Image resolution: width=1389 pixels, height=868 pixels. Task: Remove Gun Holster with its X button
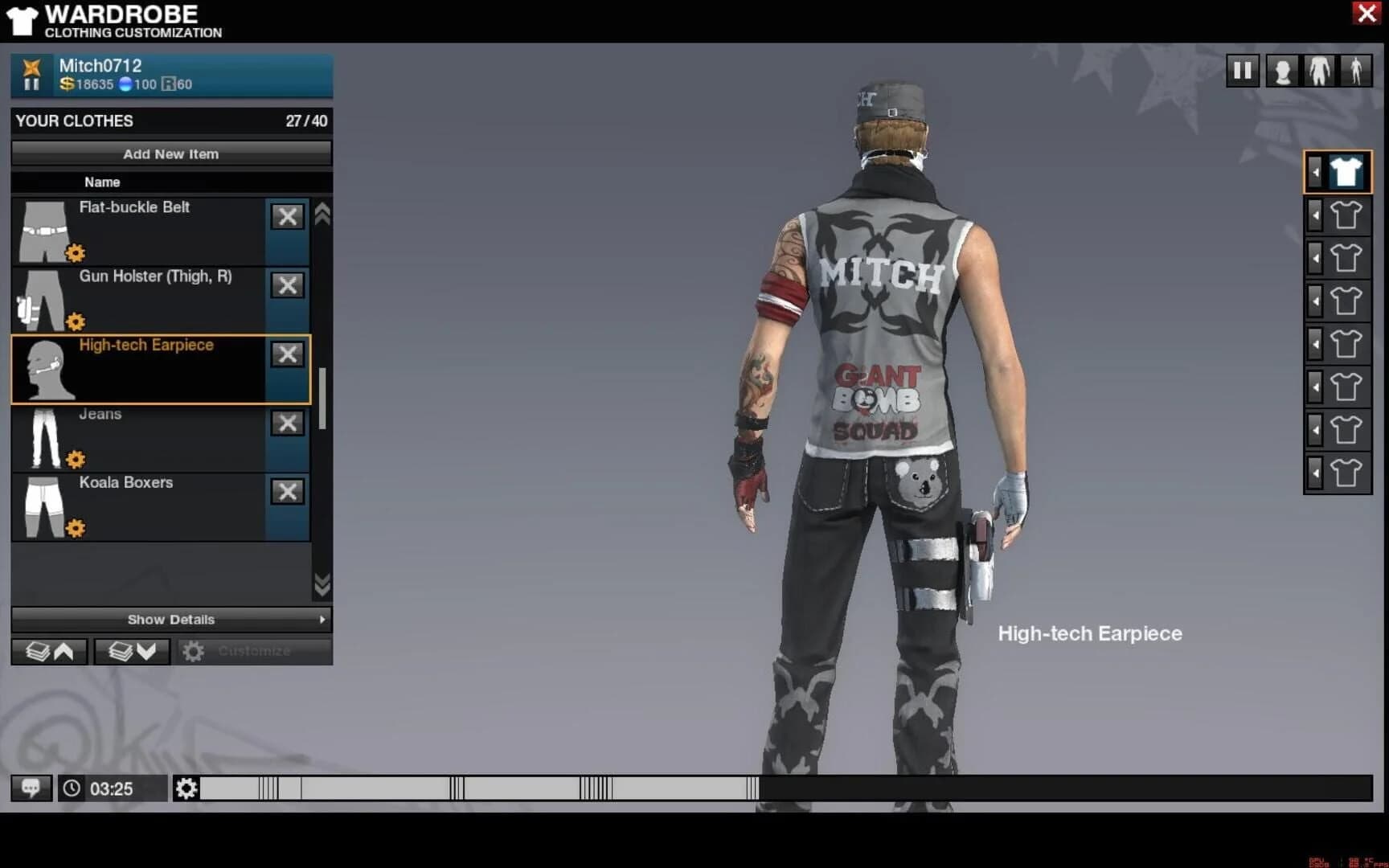pyautogui.click(x=287, y=285)
